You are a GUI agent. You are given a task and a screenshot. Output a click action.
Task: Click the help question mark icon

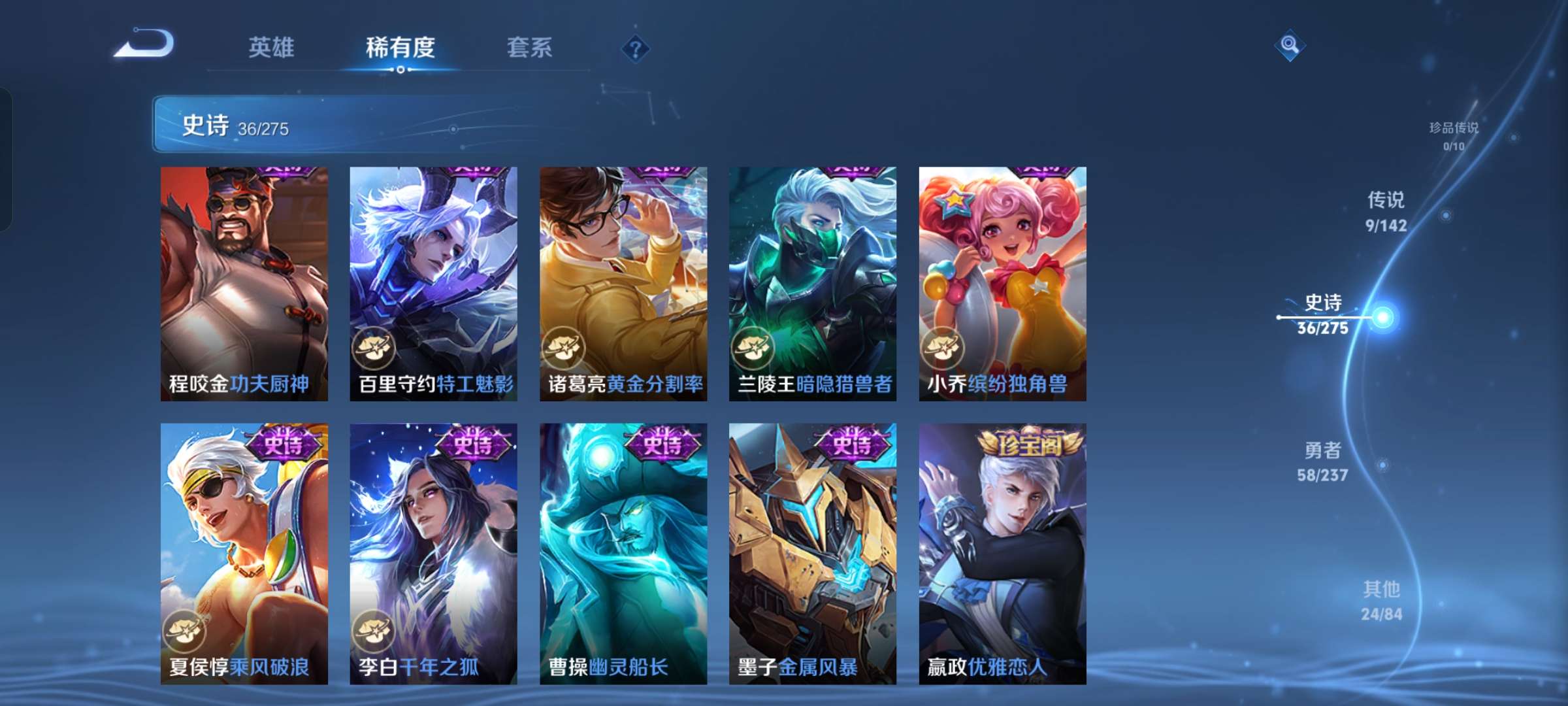tap(637, 49)
